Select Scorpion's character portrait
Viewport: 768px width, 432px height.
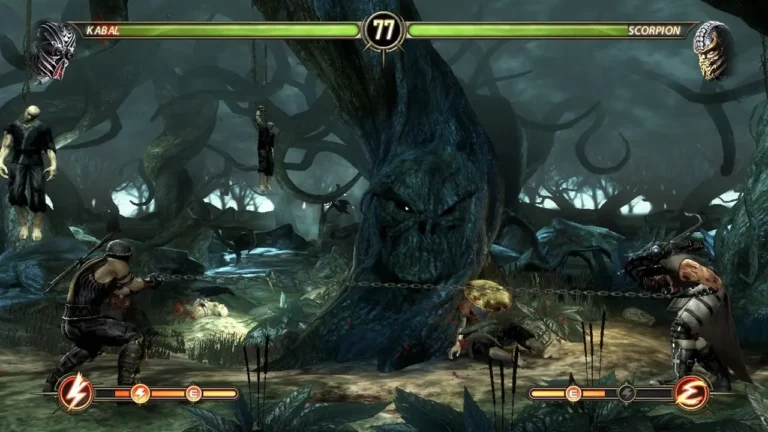click(x=711, y=49)
